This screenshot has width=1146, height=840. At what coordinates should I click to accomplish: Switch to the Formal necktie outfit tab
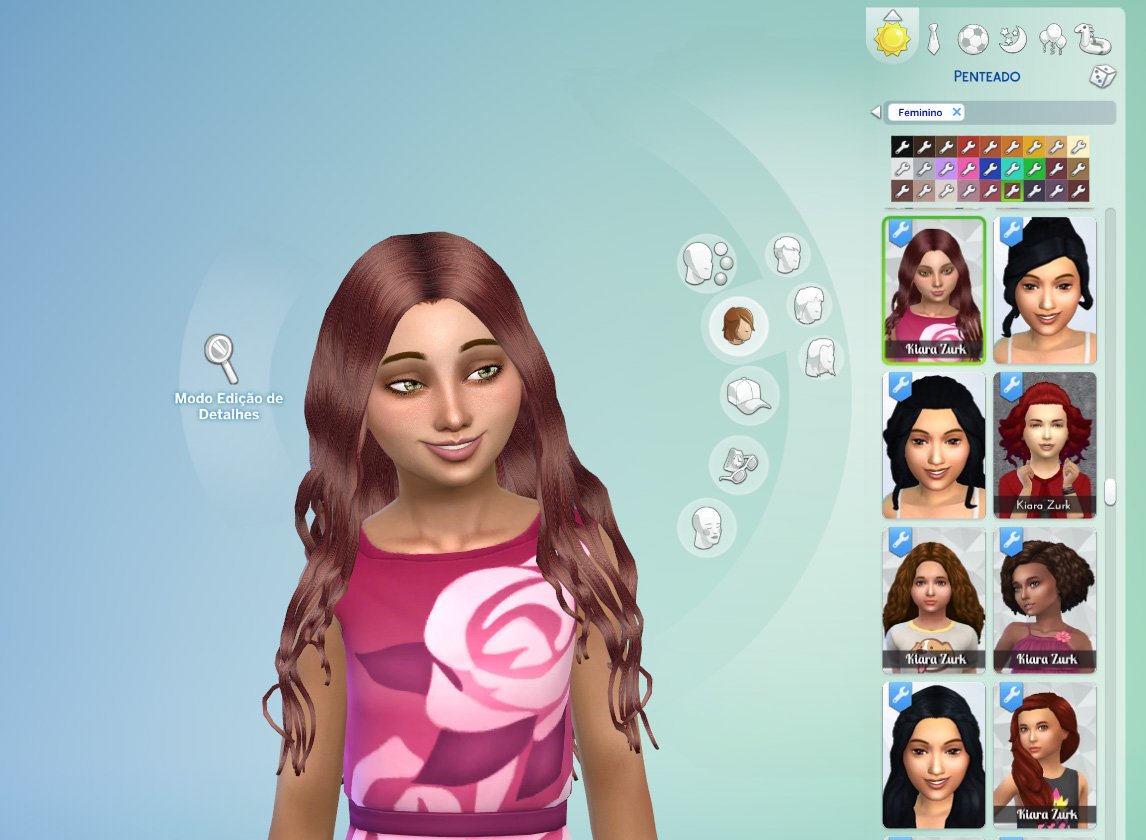point(933,39)
